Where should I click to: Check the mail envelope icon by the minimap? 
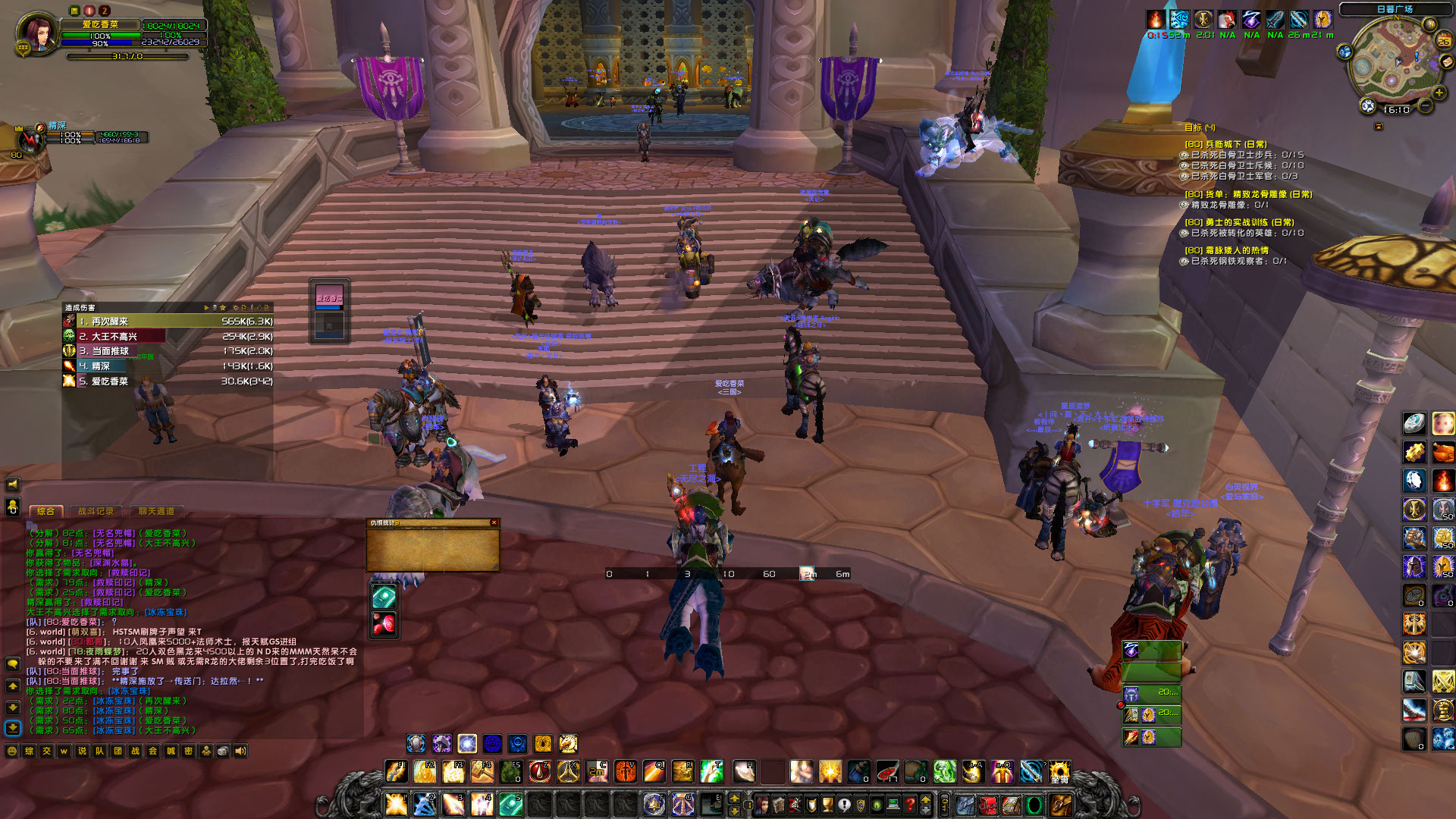1445,61
